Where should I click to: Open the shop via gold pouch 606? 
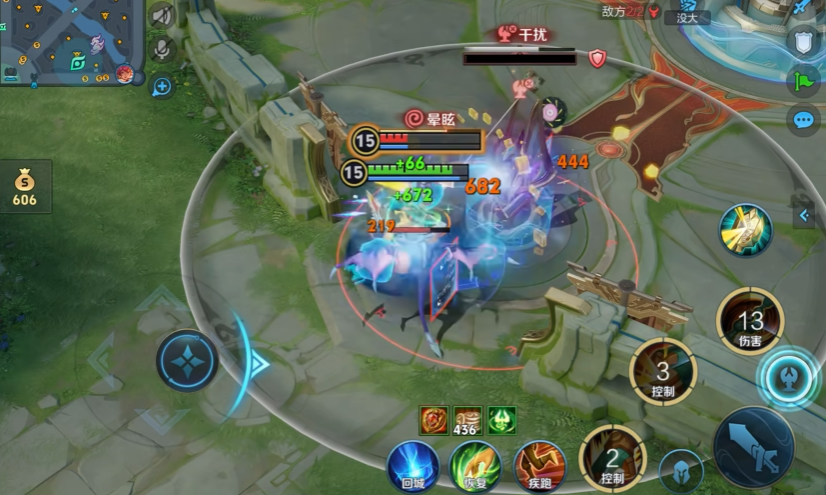pos(24,187)
